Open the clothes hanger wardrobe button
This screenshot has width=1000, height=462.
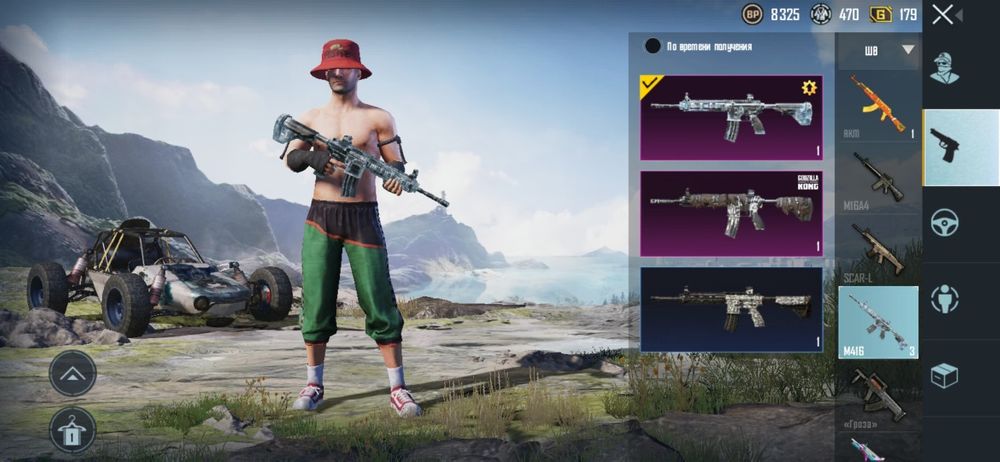[x=72, y=428]
